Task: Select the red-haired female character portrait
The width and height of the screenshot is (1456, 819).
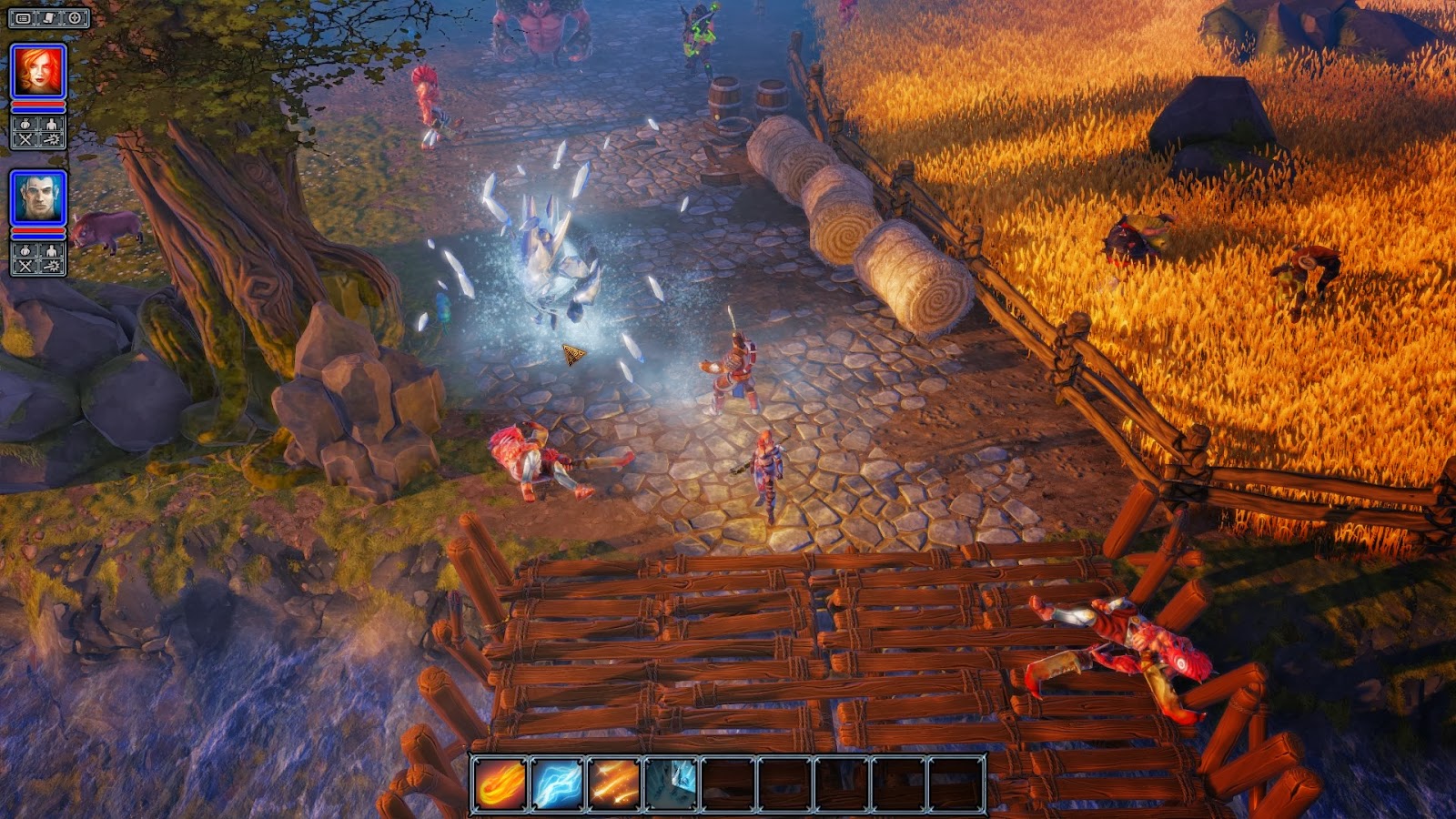Action: coord(36,69)
